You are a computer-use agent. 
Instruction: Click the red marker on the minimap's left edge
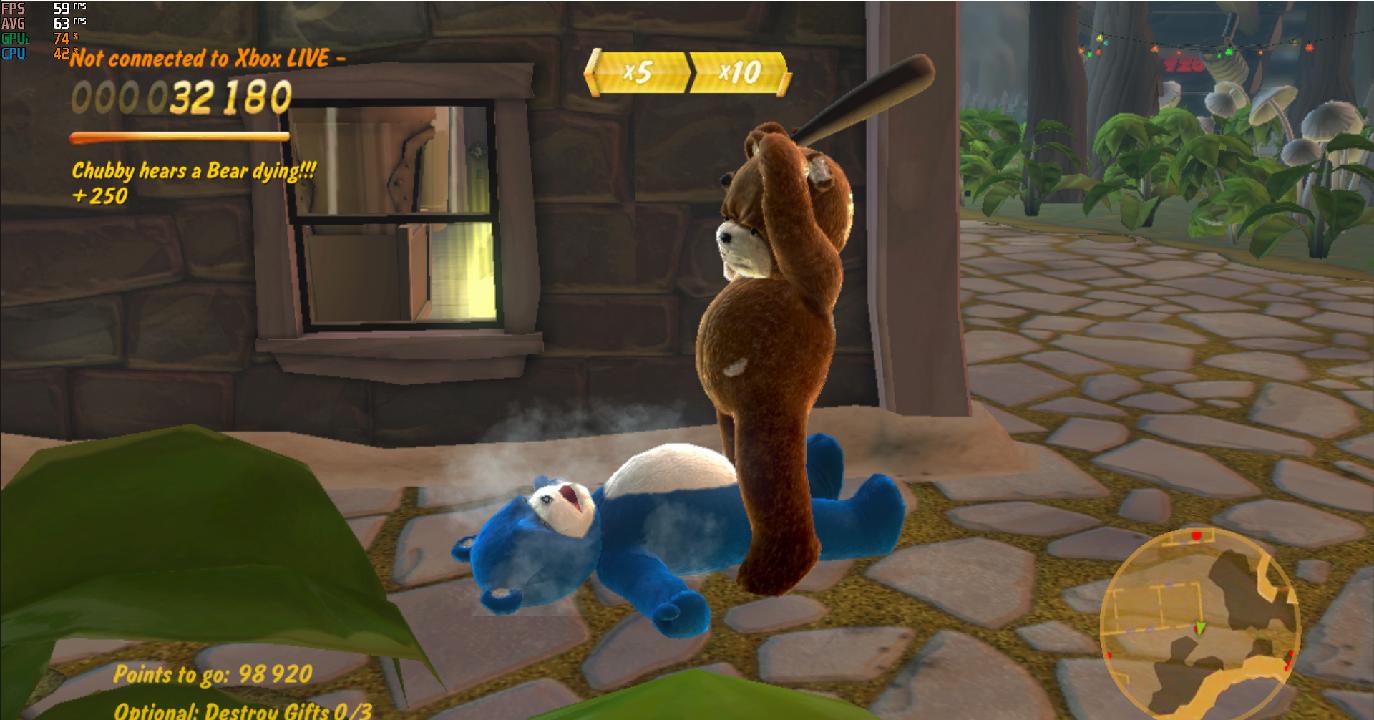point(1109,653)
